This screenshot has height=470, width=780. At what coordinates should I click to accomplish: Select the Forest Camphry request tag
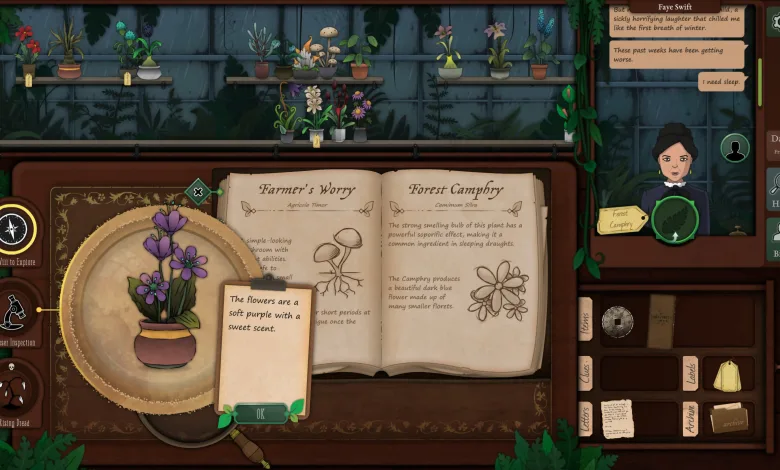pos(621,219)
